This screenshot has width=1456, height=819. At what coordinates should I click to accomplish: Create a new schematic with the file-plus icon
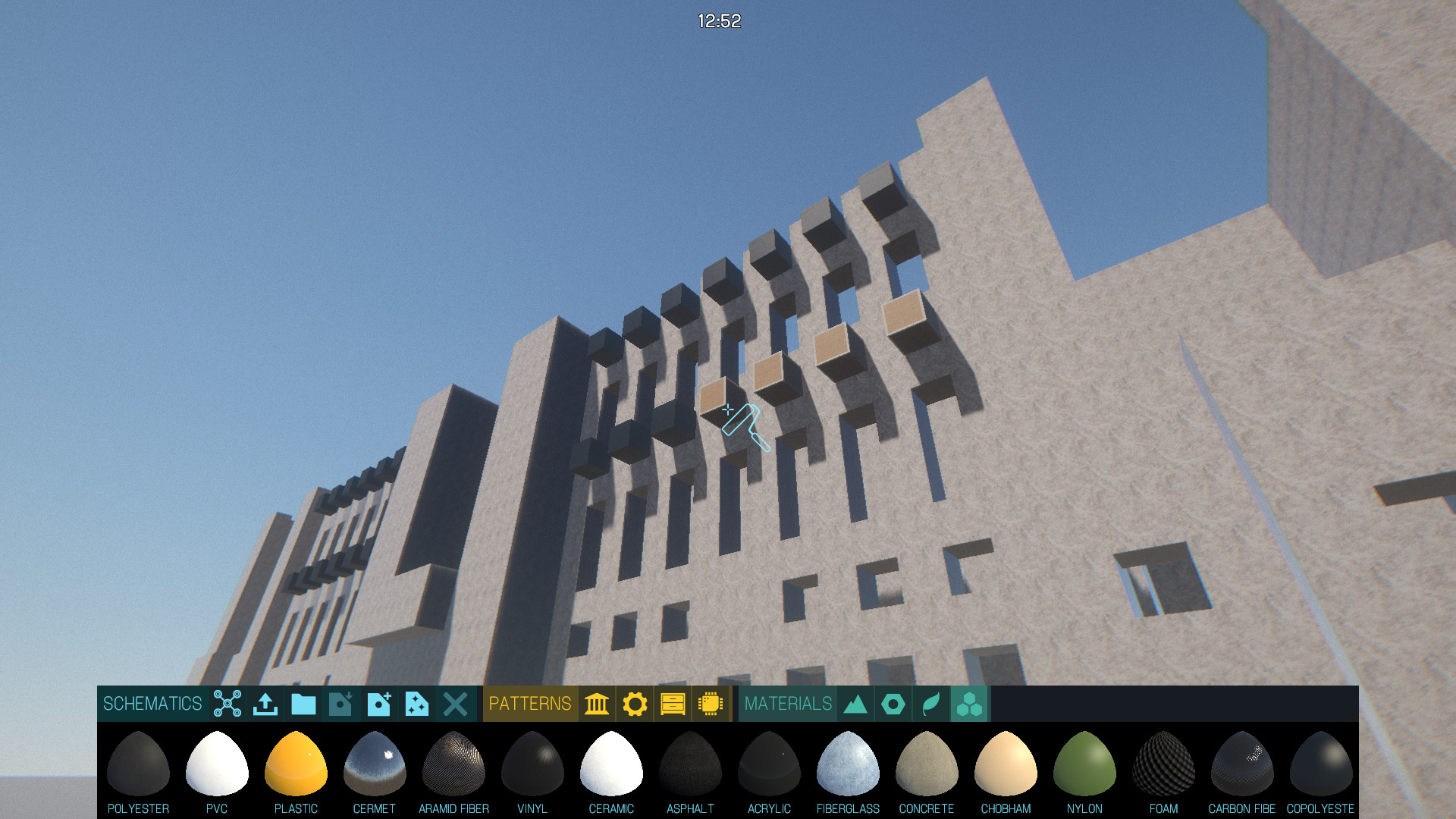pyautogui.click(x=378, y=704)
